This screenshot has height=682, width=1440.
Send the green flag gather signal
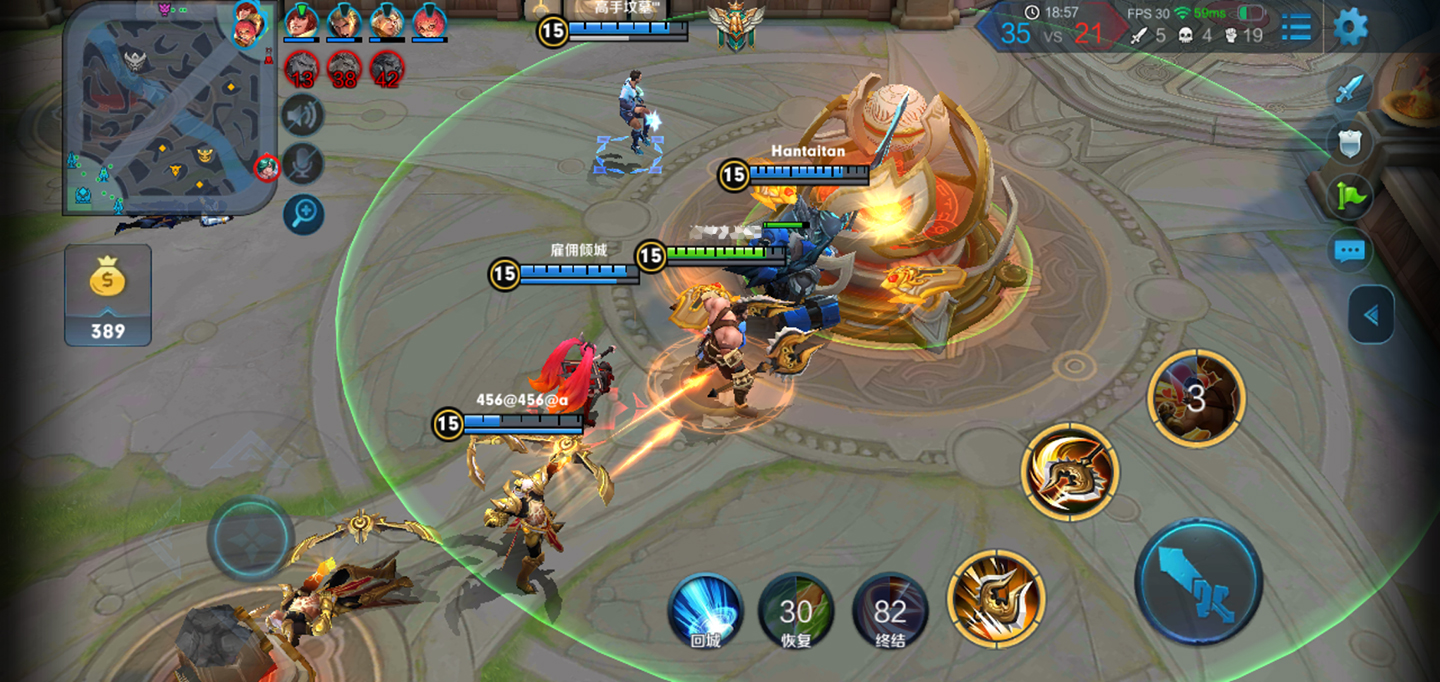(1350, 197)
